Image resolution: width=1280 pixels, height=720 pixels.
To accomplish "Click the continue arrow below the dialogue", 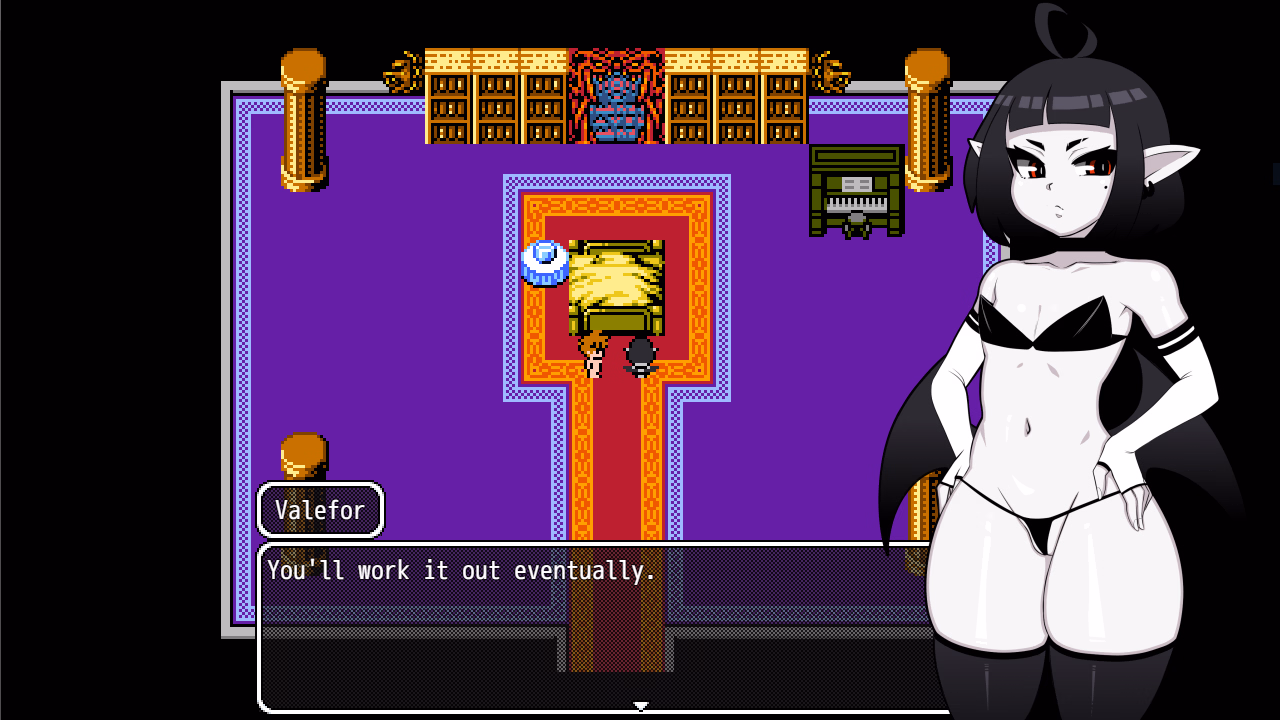I will [640, 705].
